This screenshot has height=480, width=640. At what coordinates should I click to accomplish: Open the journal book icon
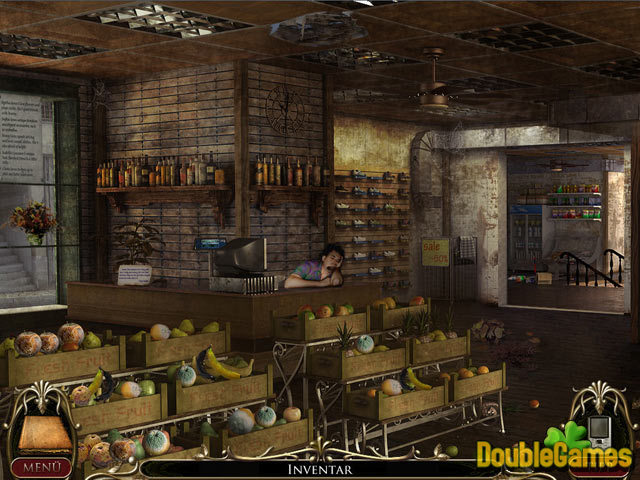[x=39, y=433]
